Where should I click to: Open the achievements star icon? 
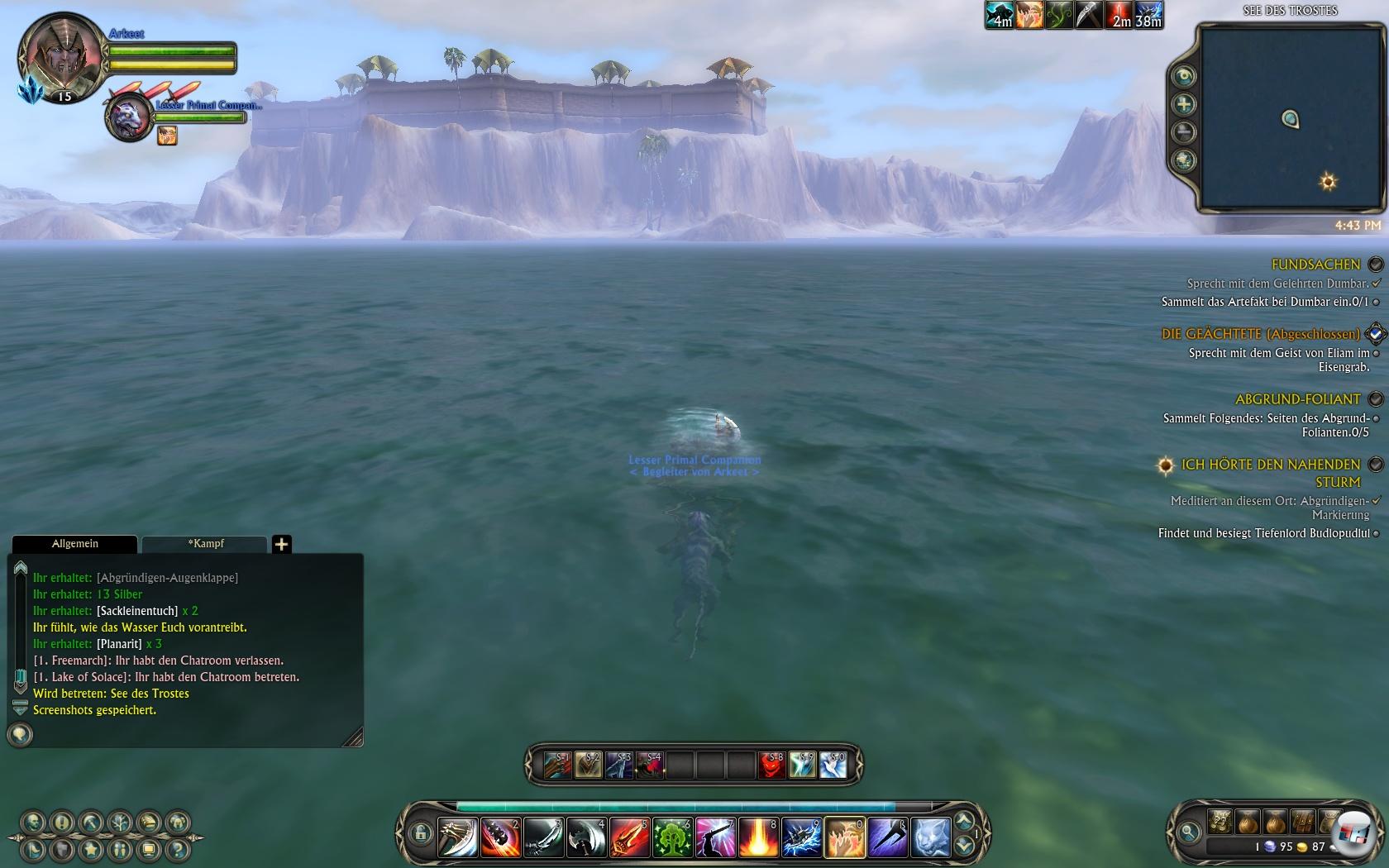91,849
